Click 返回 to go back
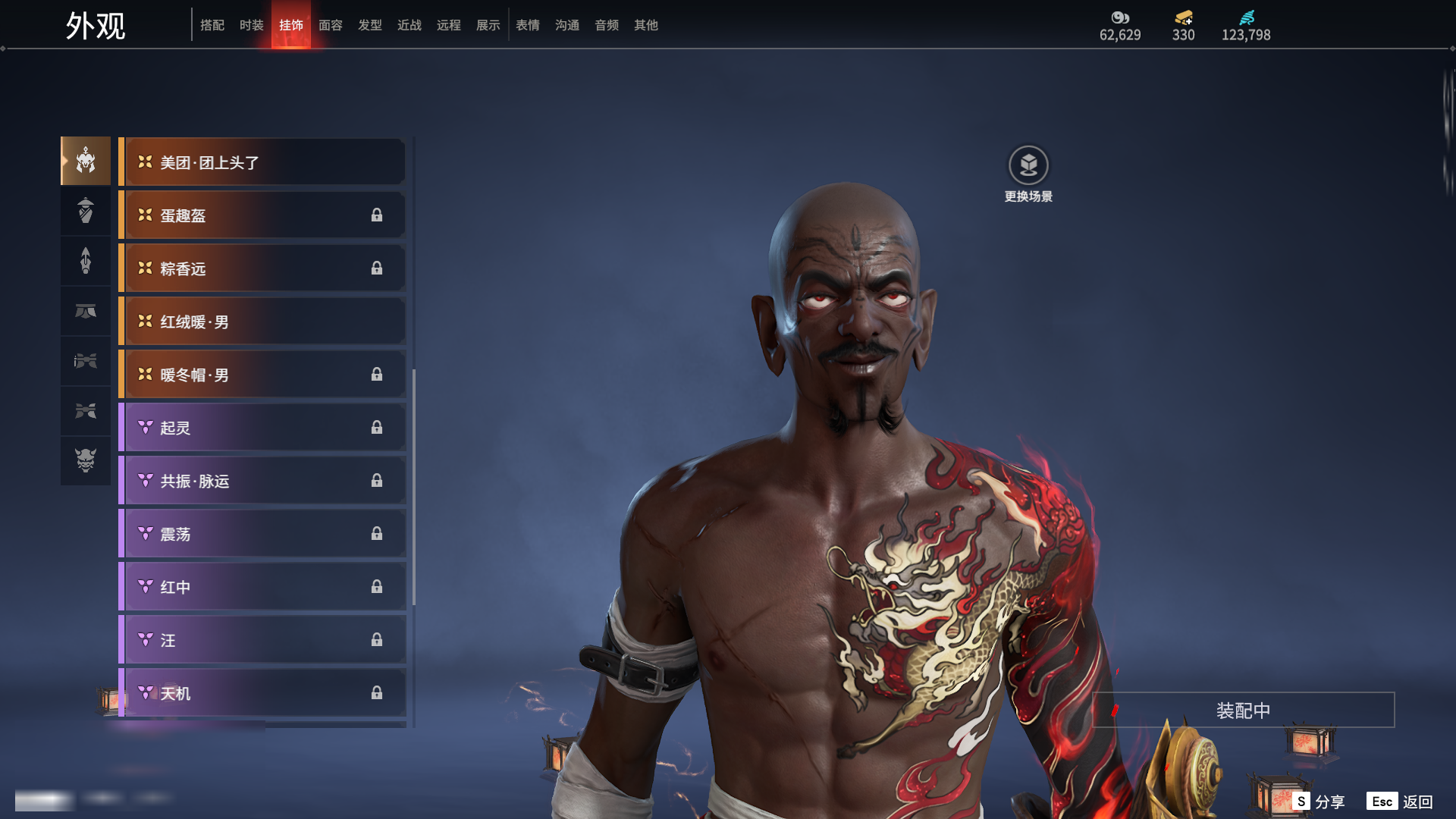This screenshot has width=1456, height=819. click(1400, 802)
